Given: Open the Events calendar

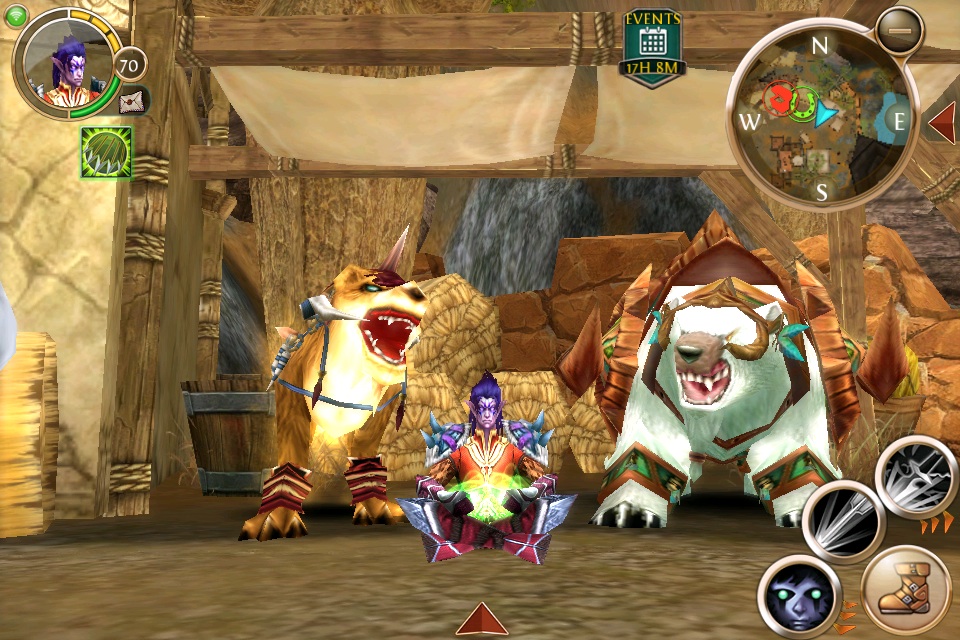Looking at the screenshot, I should [x=652, y=46].
